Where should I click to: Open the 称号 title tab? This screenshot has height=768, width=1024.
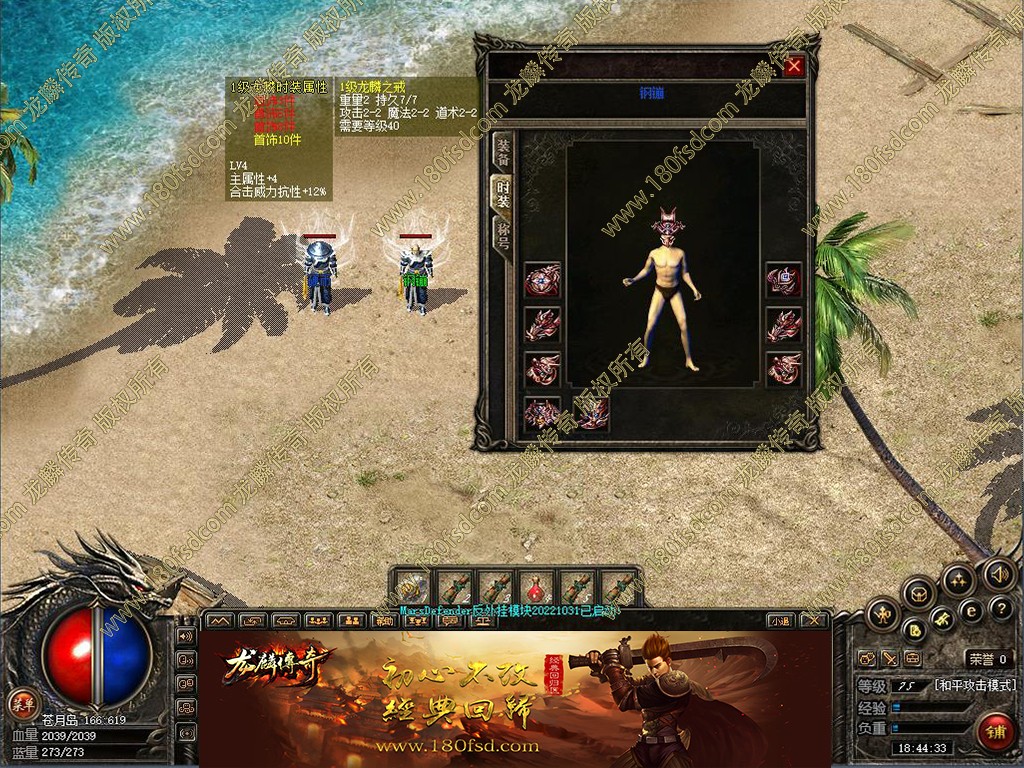pyautogui.click(x=504, y=235)
